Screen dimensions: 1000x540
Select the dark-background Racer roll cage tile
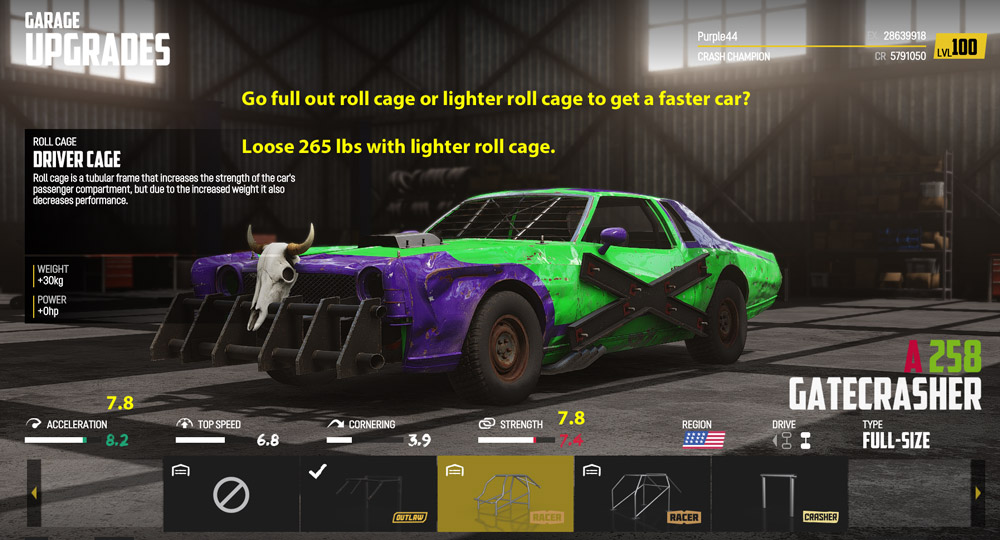click(x=642, y=494)
